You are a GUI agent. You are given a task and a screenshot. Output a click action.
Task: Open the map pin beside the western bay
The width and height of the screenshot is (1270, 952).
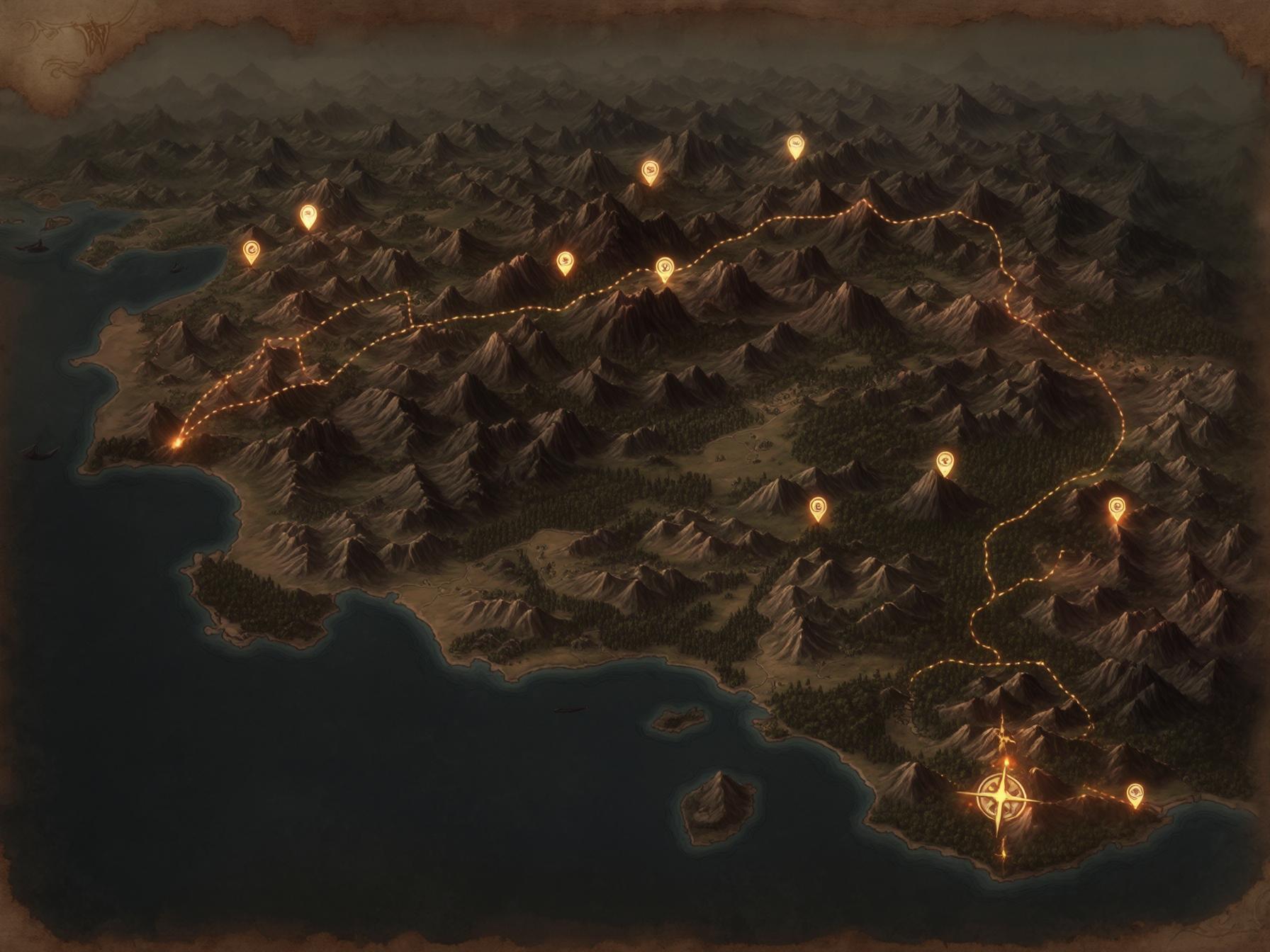pyautogui.click(x=250, y=250)
